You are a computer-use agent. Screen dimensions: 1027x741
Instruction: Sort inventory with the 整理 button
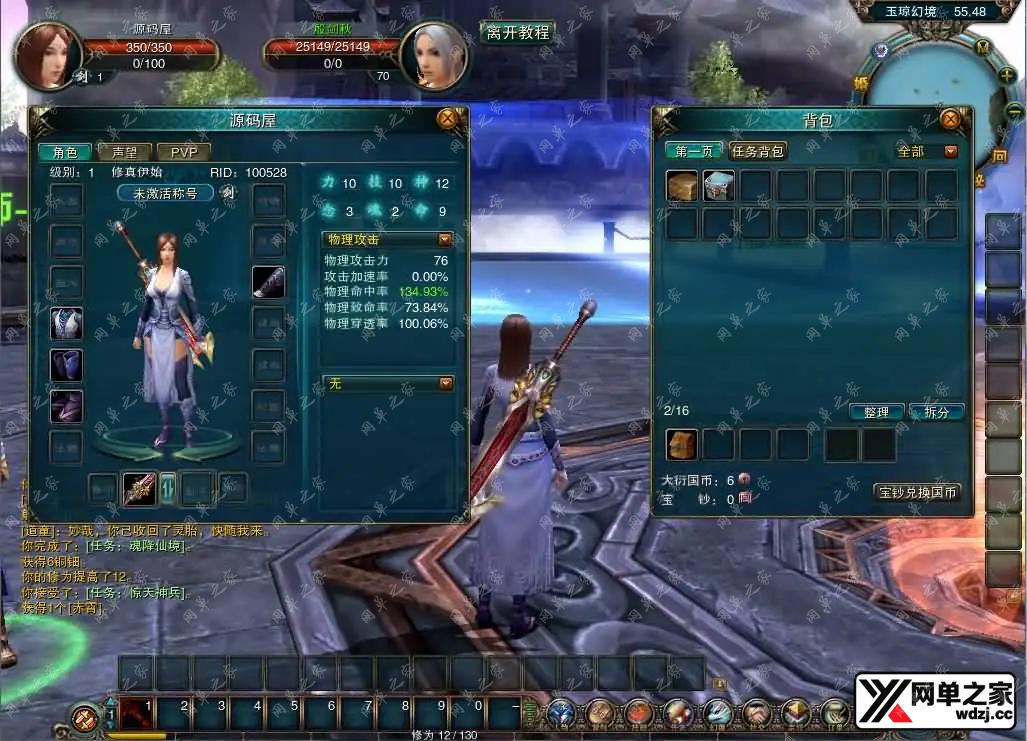click(x=877, y=412)
